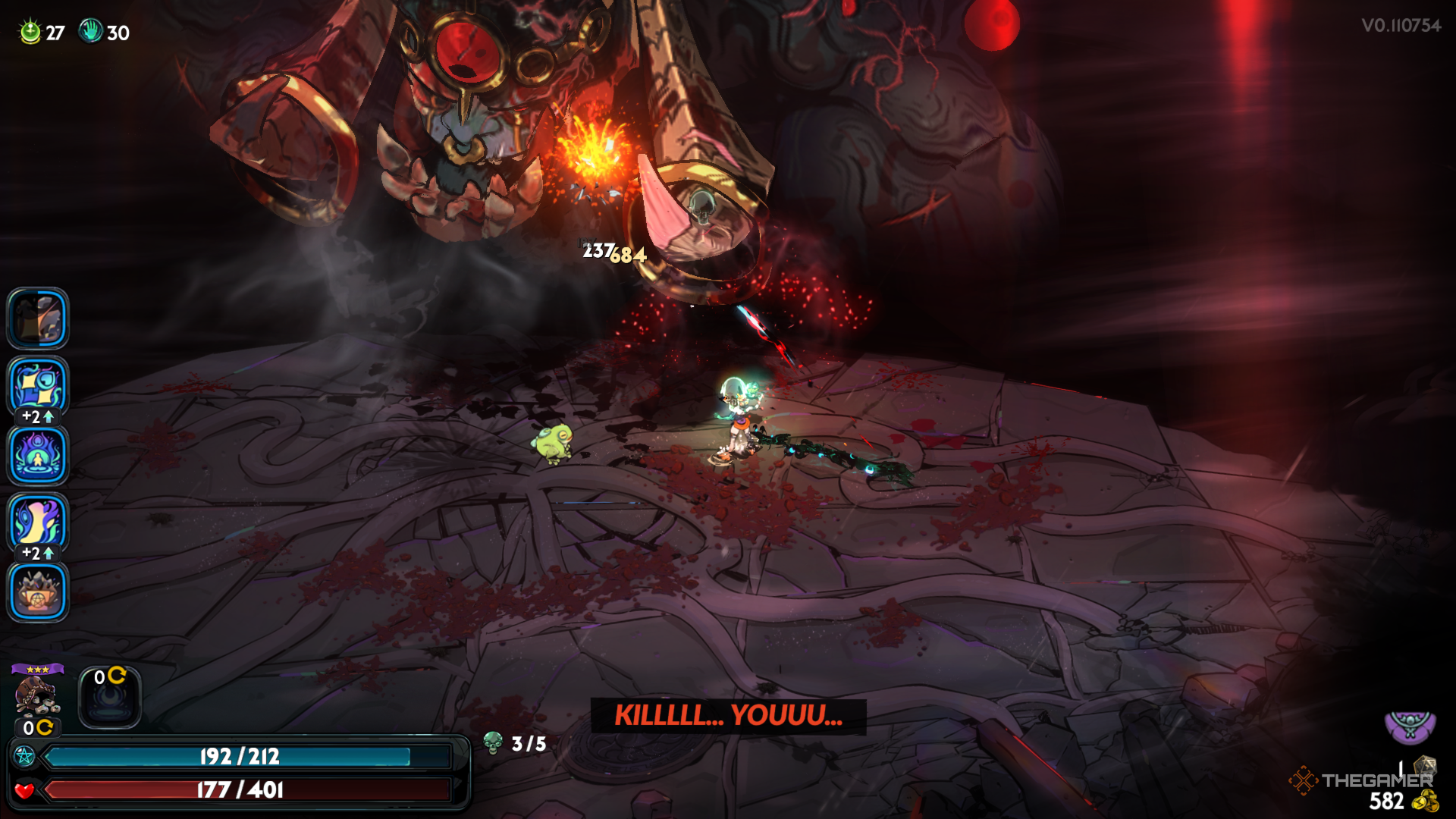Select the blue hand counter showing 30
This screenshot has height=819, width=1456.
[x=92, y=32]
